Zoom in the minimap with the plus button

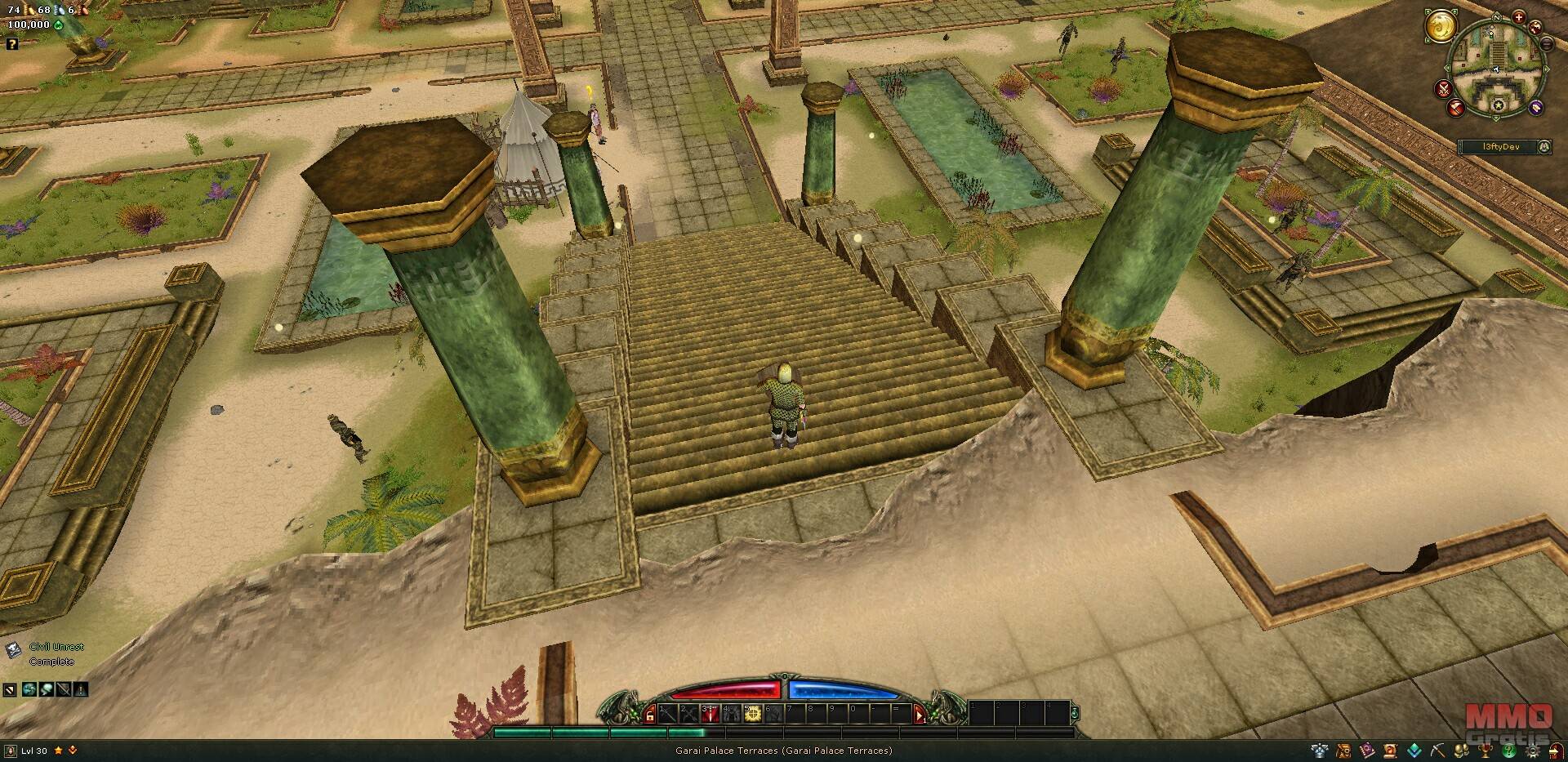click(x=1519, y=17)
